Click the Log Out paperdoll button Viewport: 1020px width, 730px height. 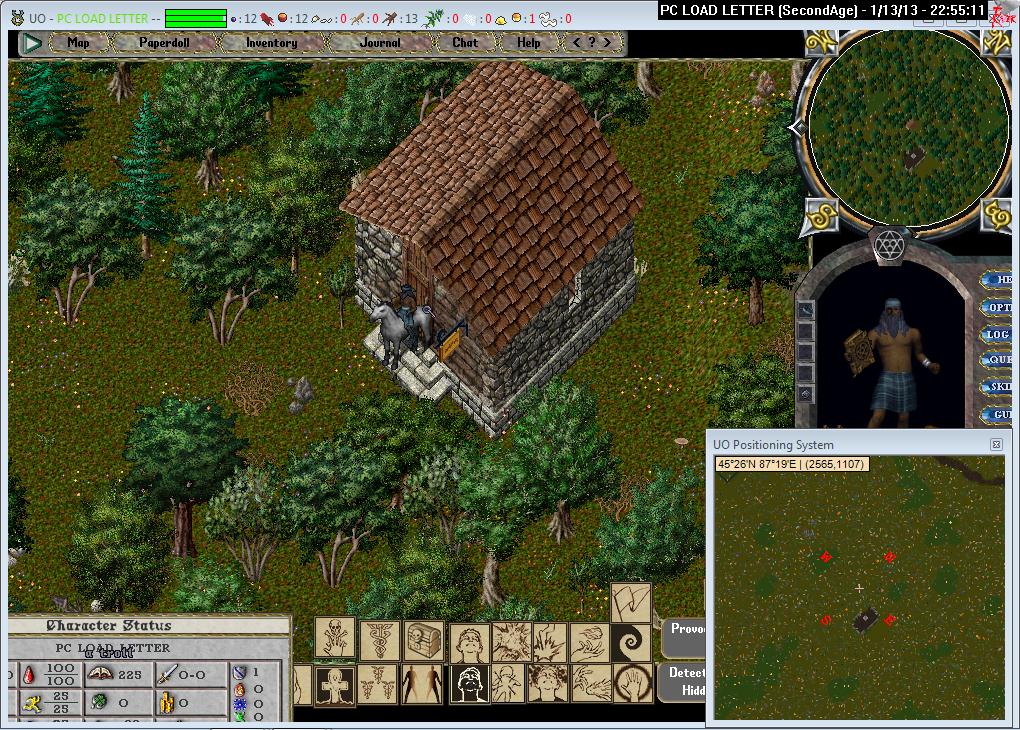(x=999, y=335)
